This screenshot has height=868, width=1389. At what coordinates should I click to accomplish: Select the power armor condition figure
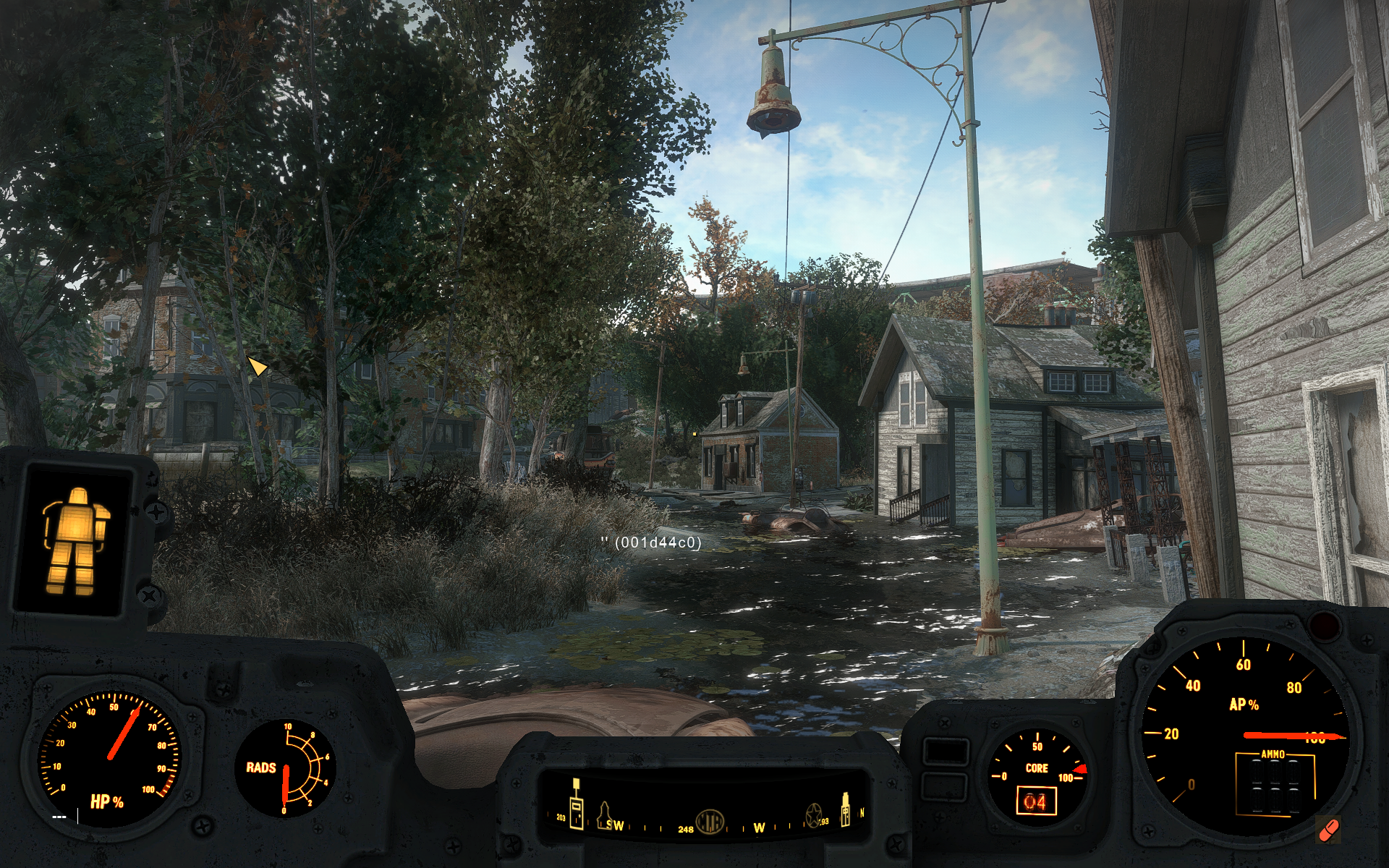[75, 538]
